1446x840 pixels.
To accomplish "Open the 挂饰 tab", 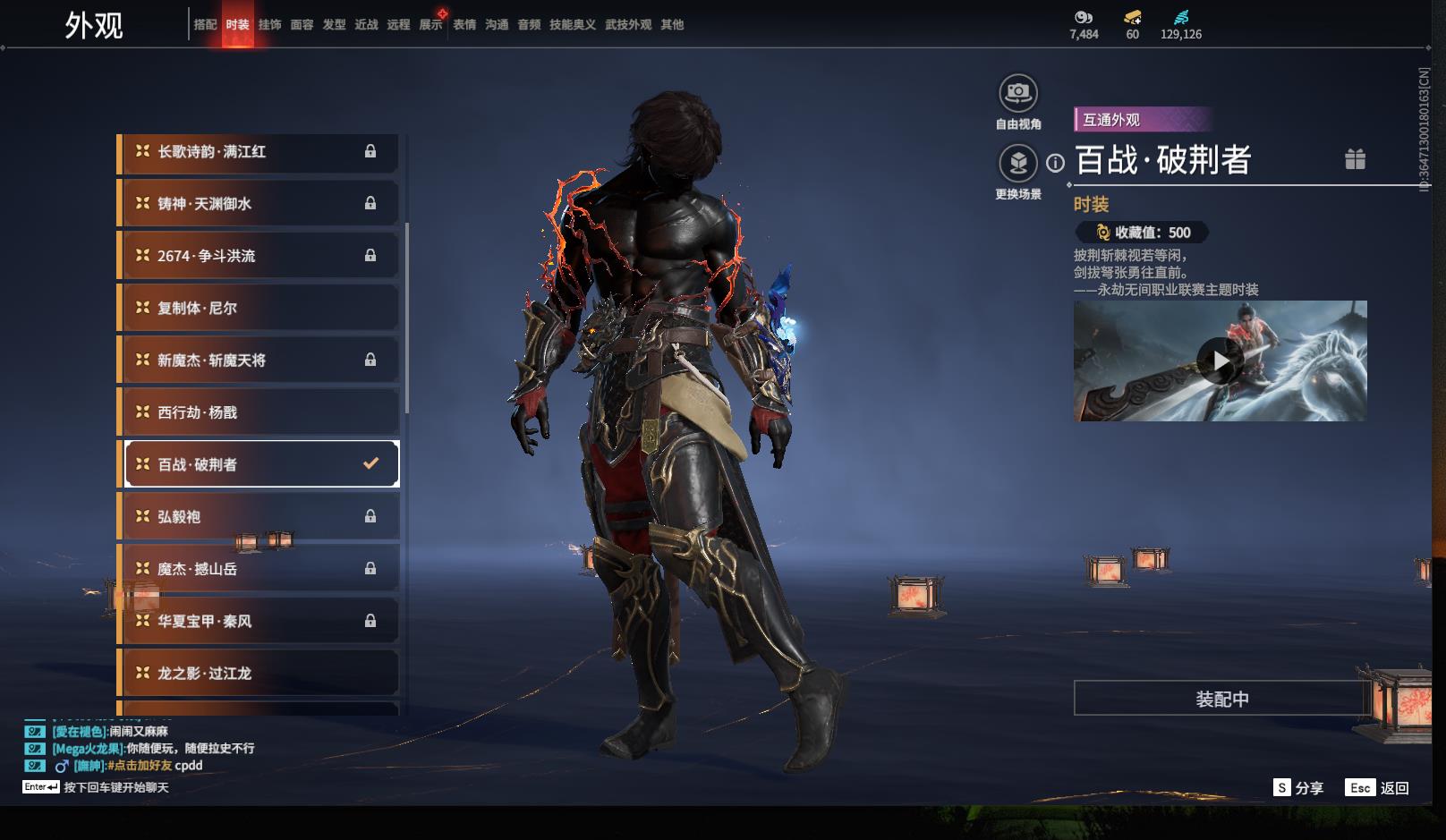I will [269, 25].
